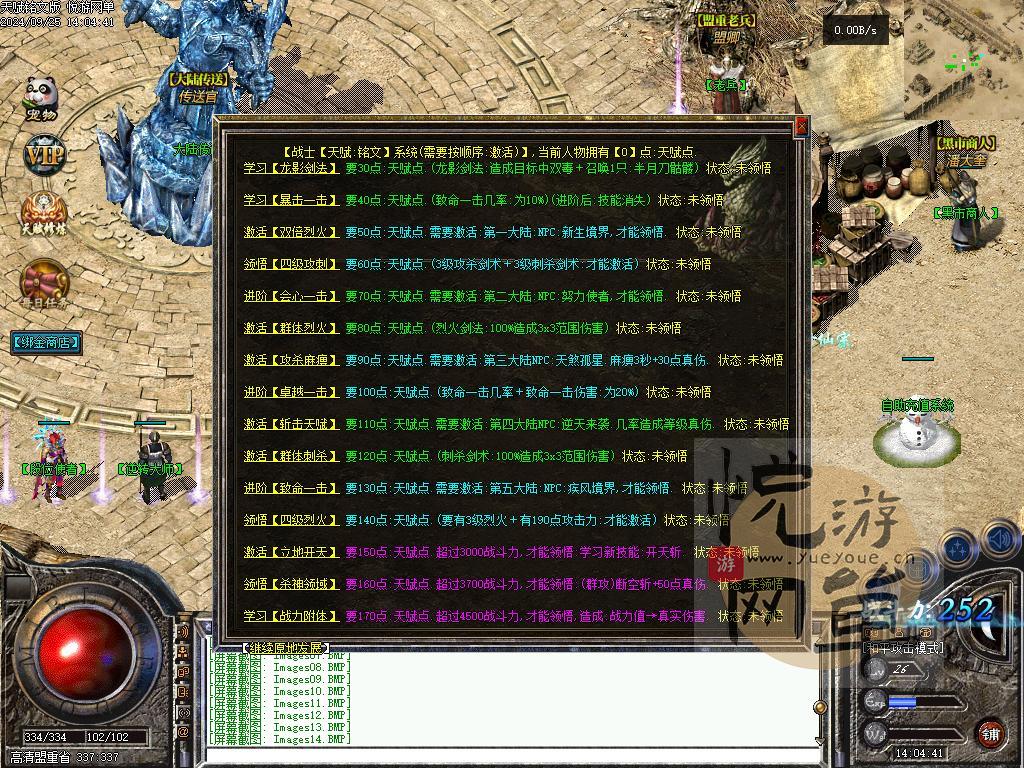
Task: Toggle the sound speaker button
Action: click(1000, 540)
